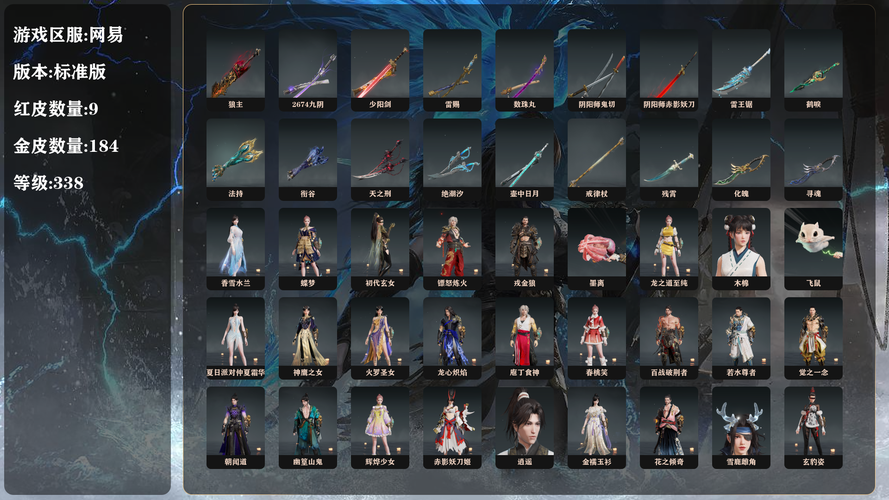
Task: Select the 法持 weapon skin tile
Action: 235,158
